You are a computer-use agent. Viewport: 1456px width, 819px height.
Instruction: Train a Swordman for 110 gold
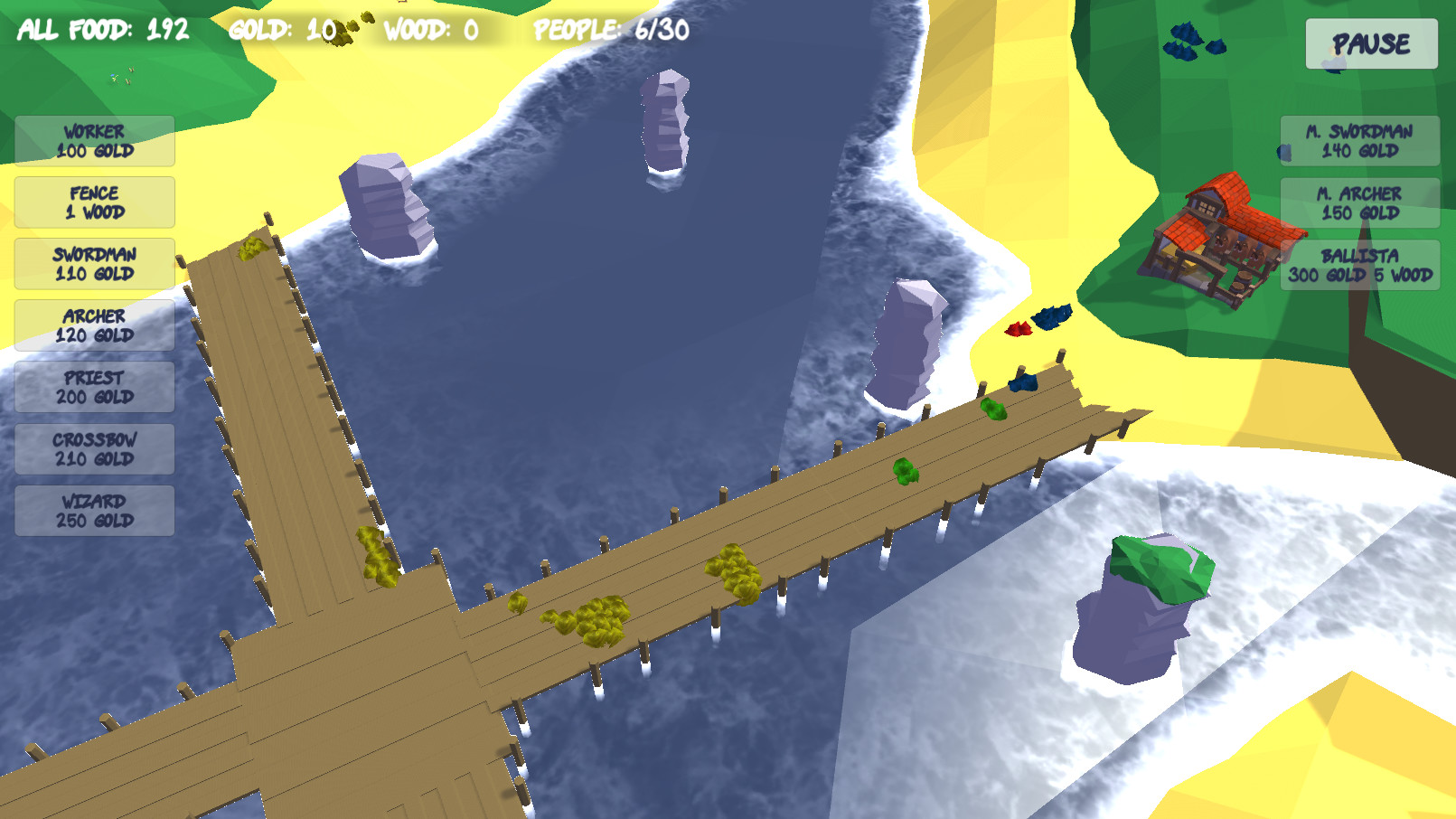(93, 264)
